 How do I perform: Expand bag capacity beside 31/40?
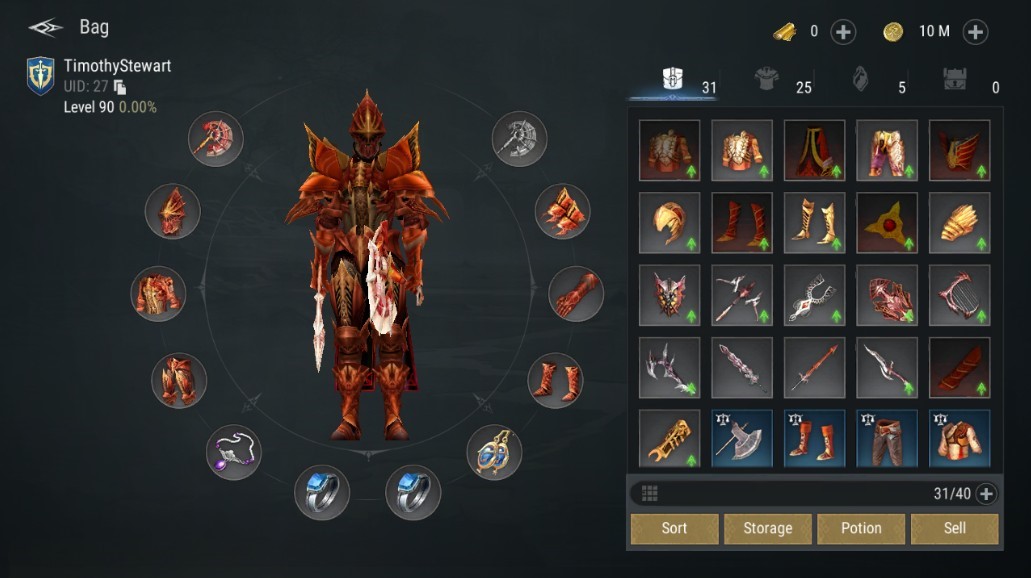(986, 493)
